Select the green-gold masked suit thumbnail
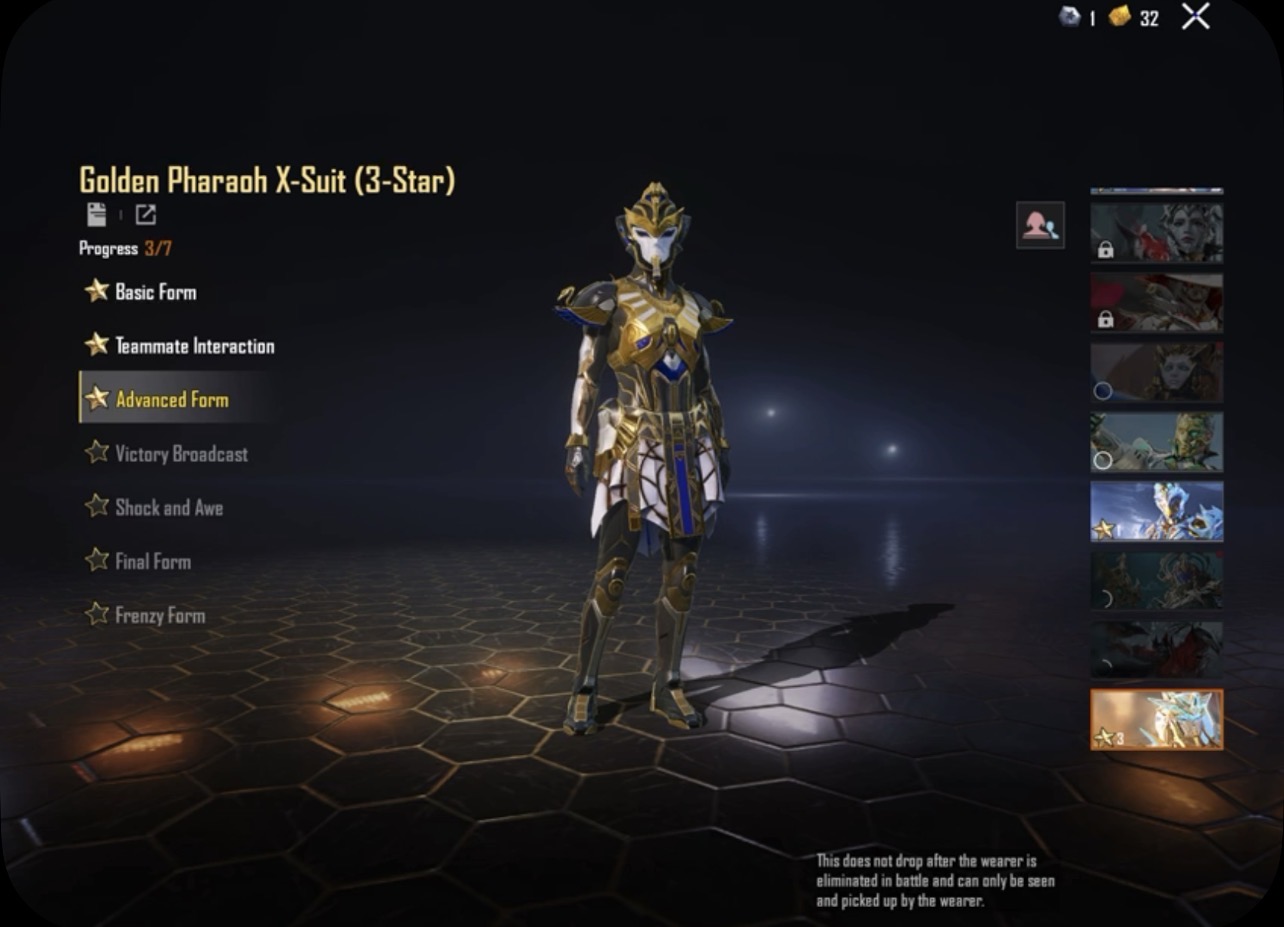This screenshot has height=927, width=1284. coord(1156,442)
